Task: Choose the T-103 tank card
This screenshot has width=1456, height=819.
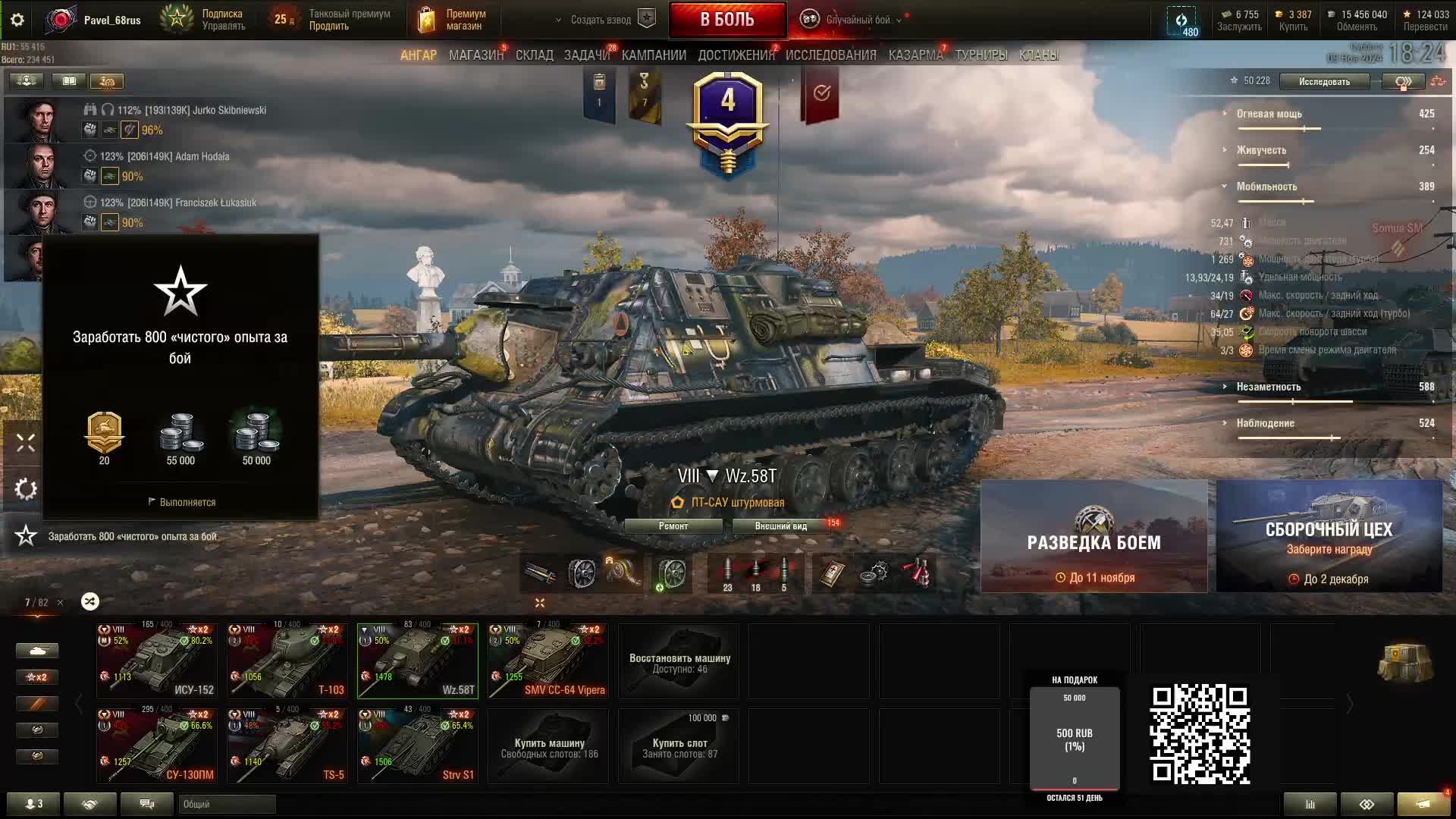Action: tap(287, 660)
